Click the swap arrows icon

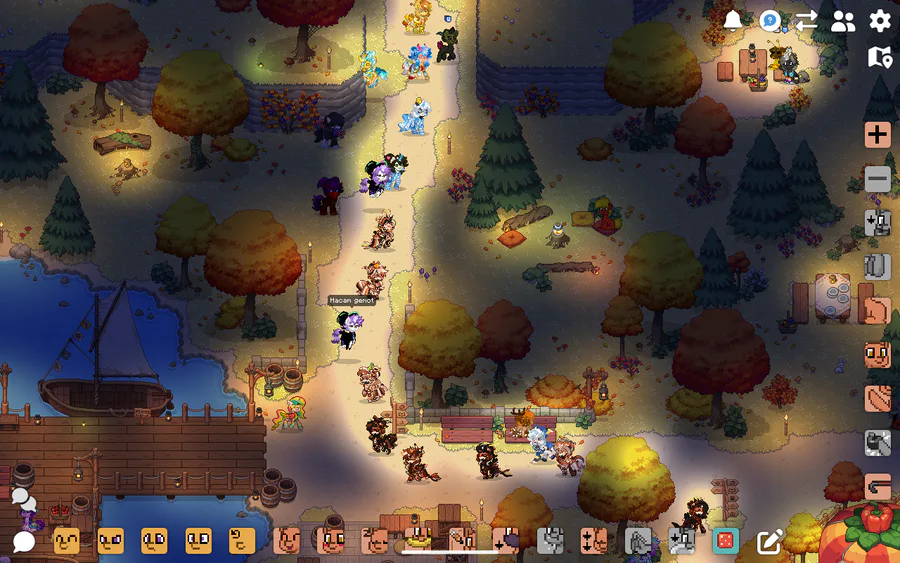[x=806, y=21]
